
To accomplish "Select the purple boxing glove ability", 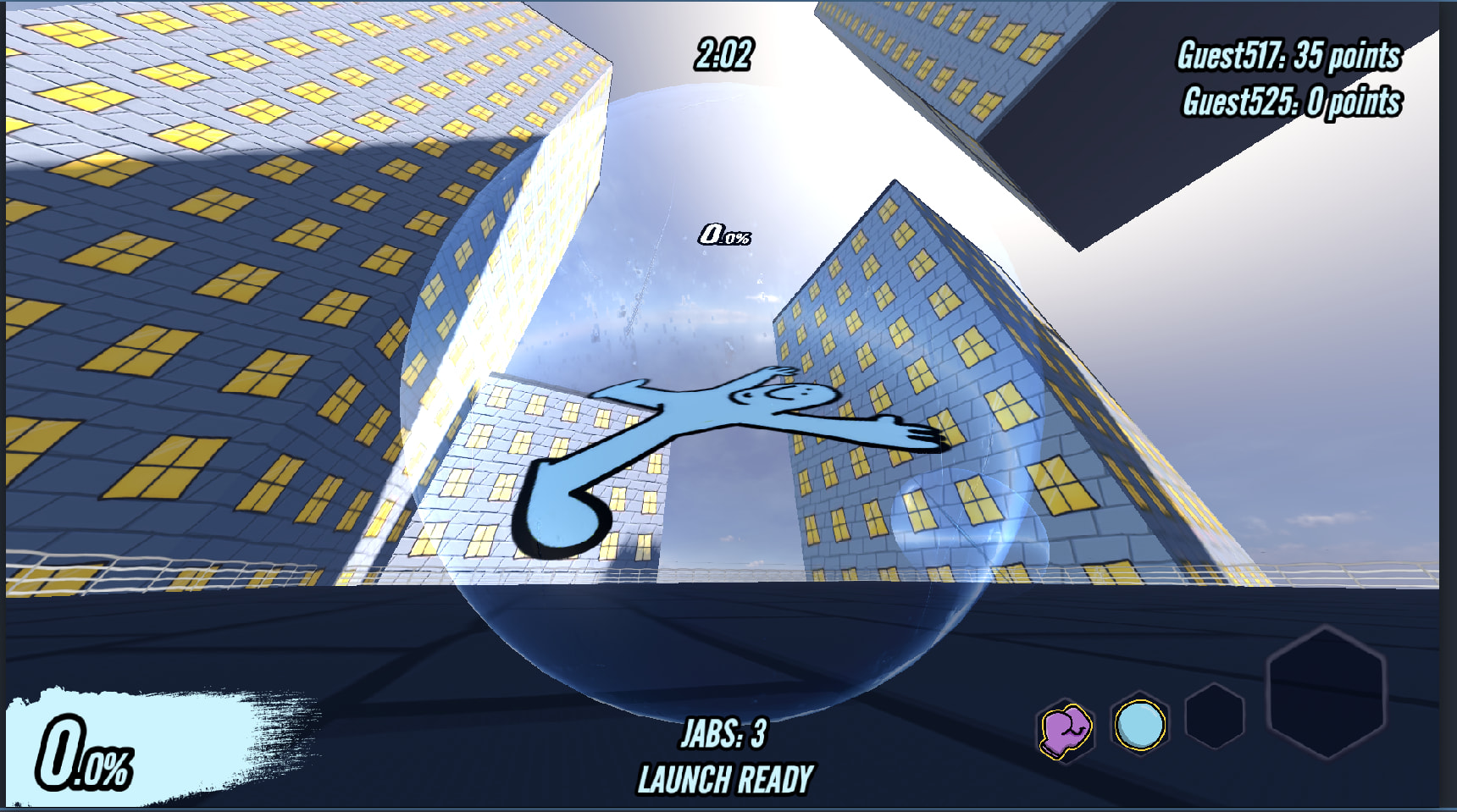I will tap(1066, 730).
